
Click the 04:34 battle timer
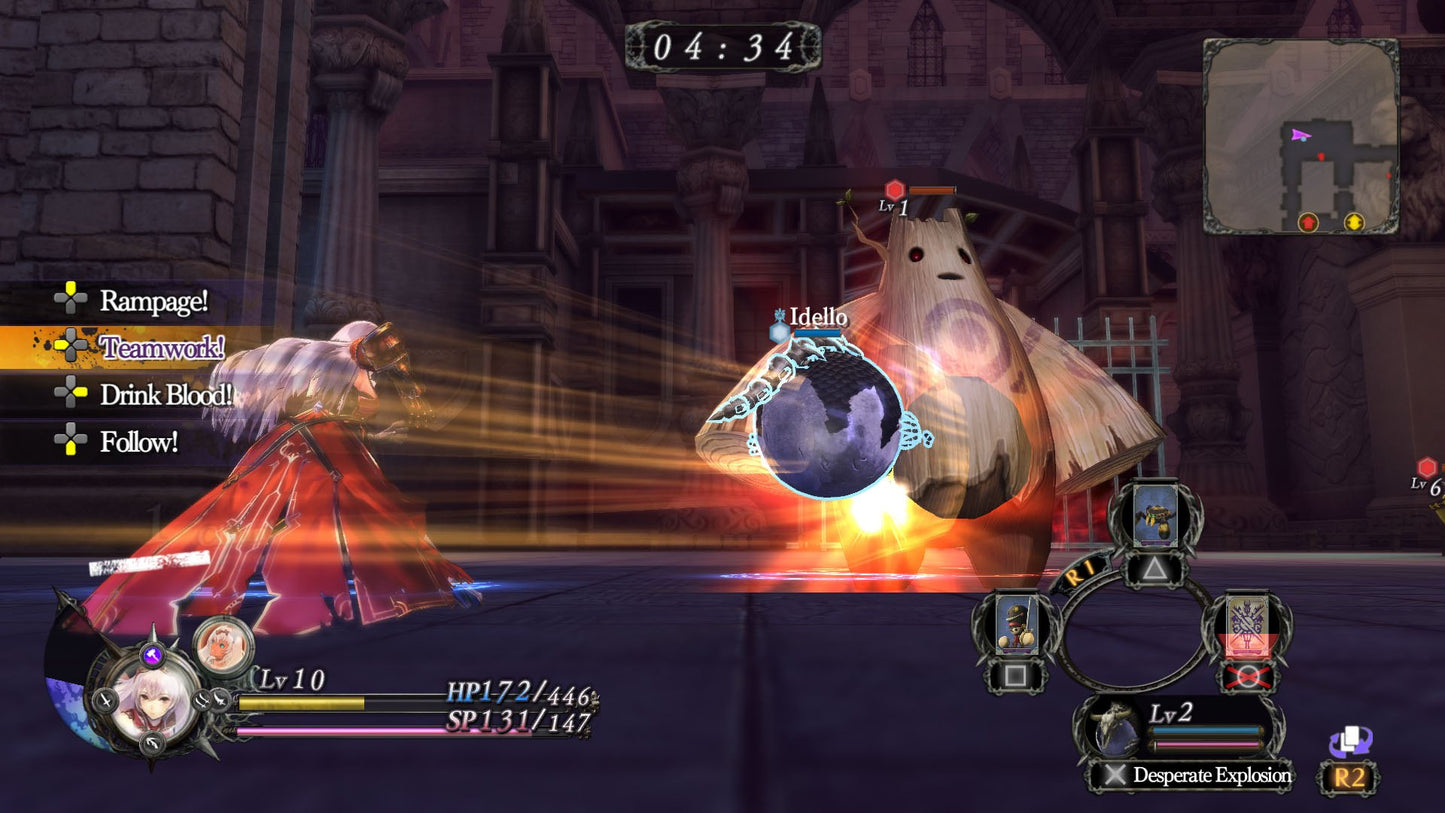723,44
